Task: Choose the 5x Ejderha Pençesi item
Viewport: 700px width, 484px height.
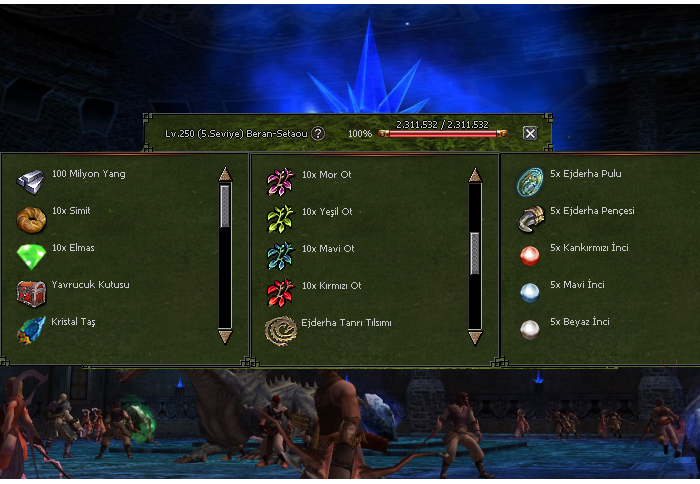Action: tap(530, 218)
